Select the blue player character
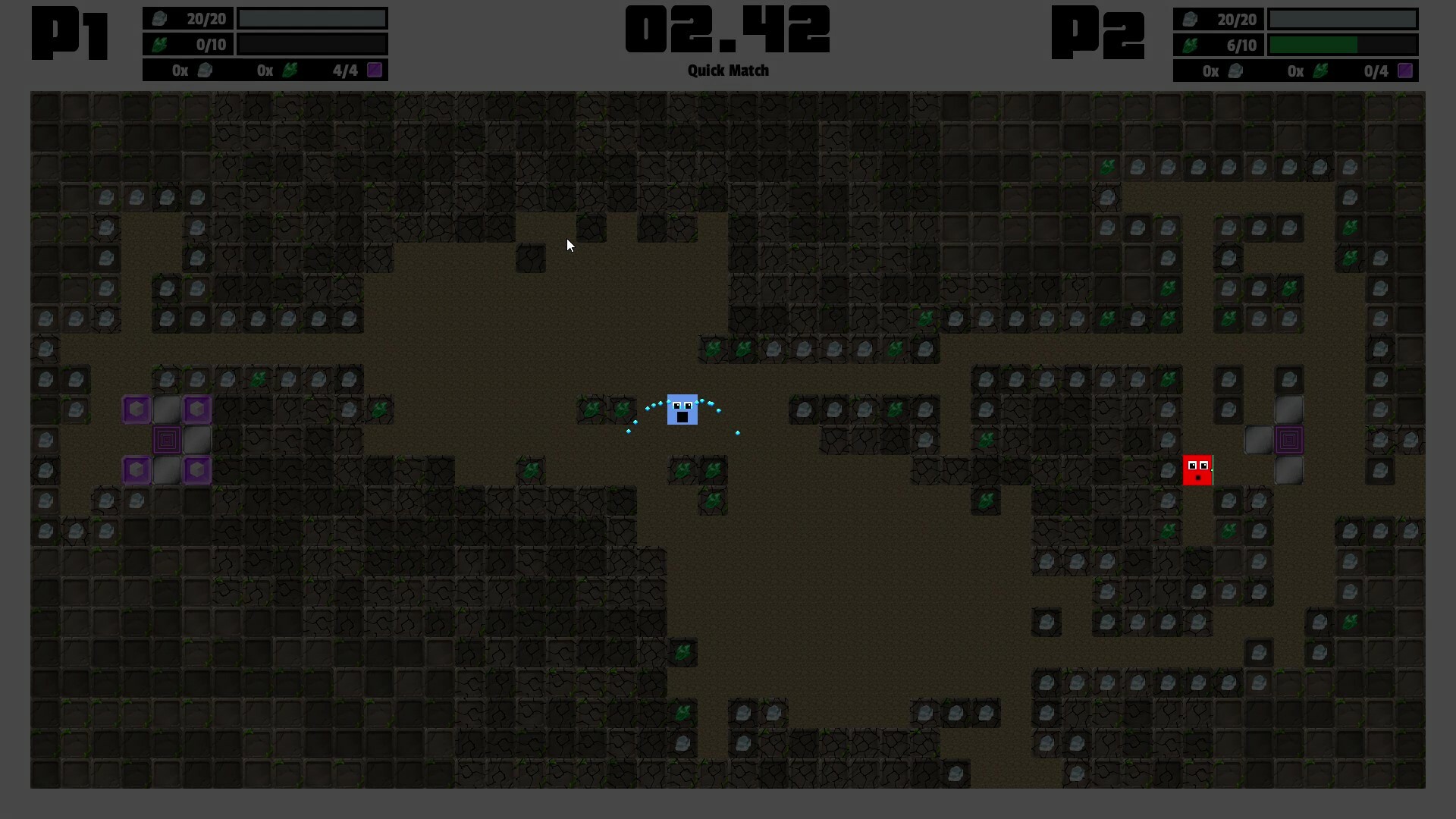1456x819 pixels. pos(682,411)
